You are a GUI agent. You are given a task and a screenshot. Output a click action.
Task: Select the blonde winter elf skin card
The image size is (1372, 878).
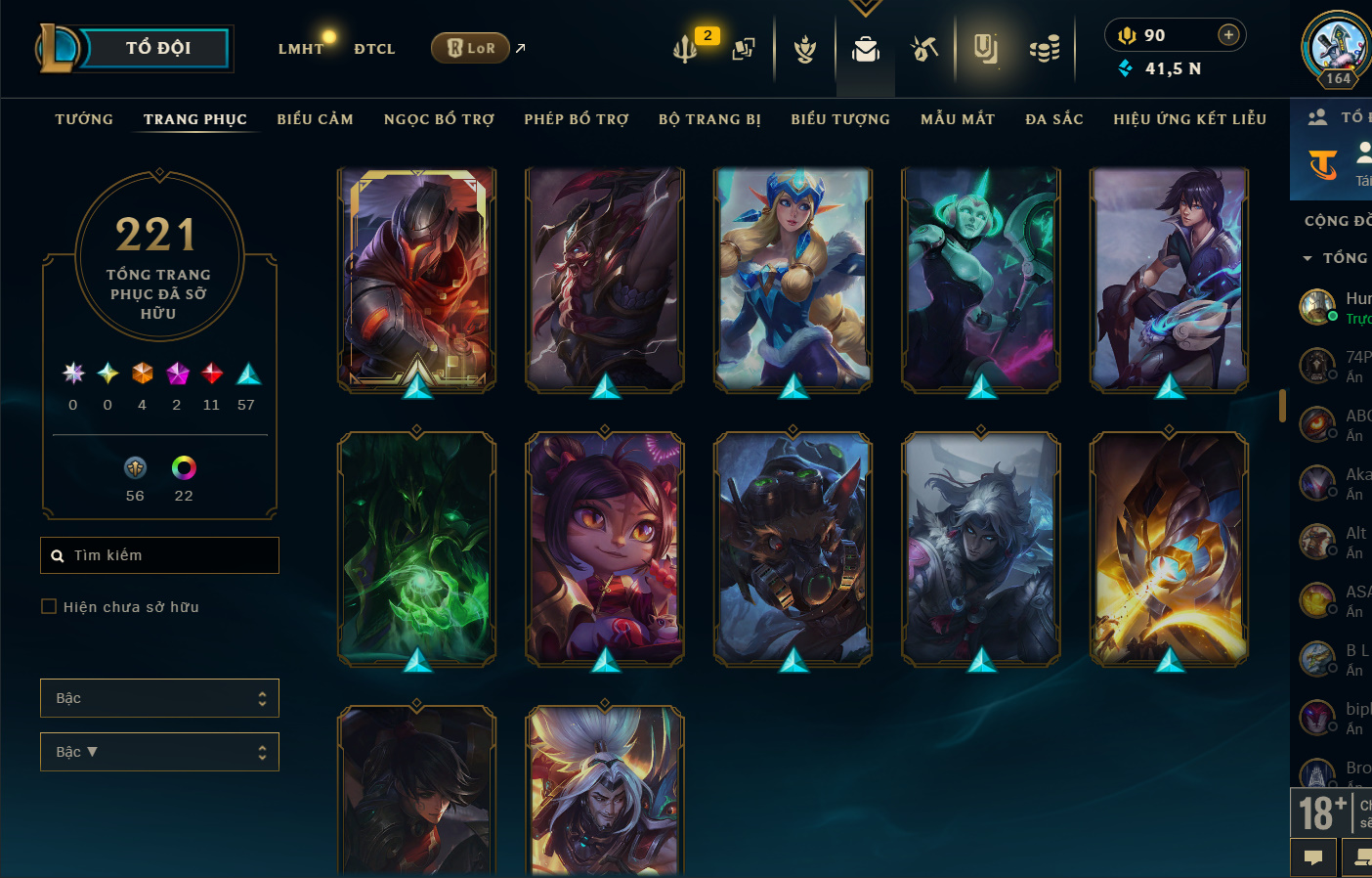point(793,281)
